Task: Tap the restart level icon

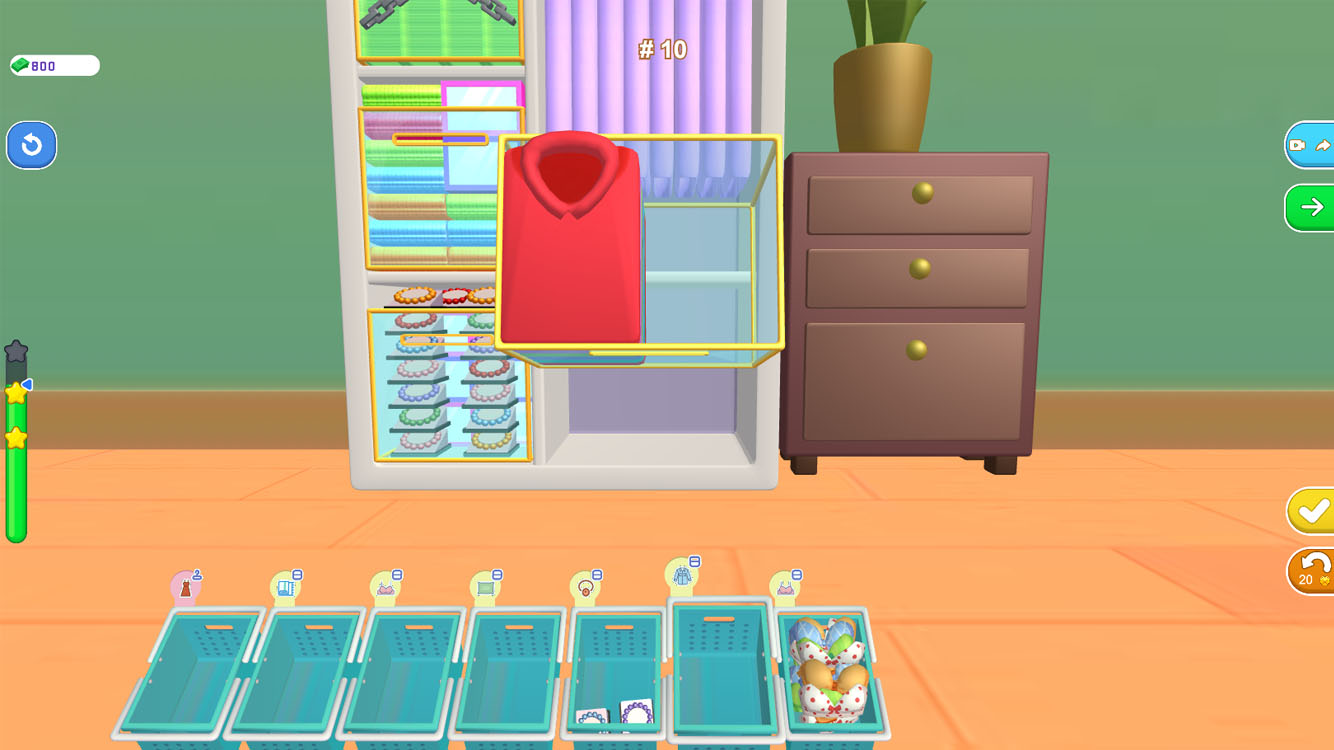Action: [x=31, y=145]
